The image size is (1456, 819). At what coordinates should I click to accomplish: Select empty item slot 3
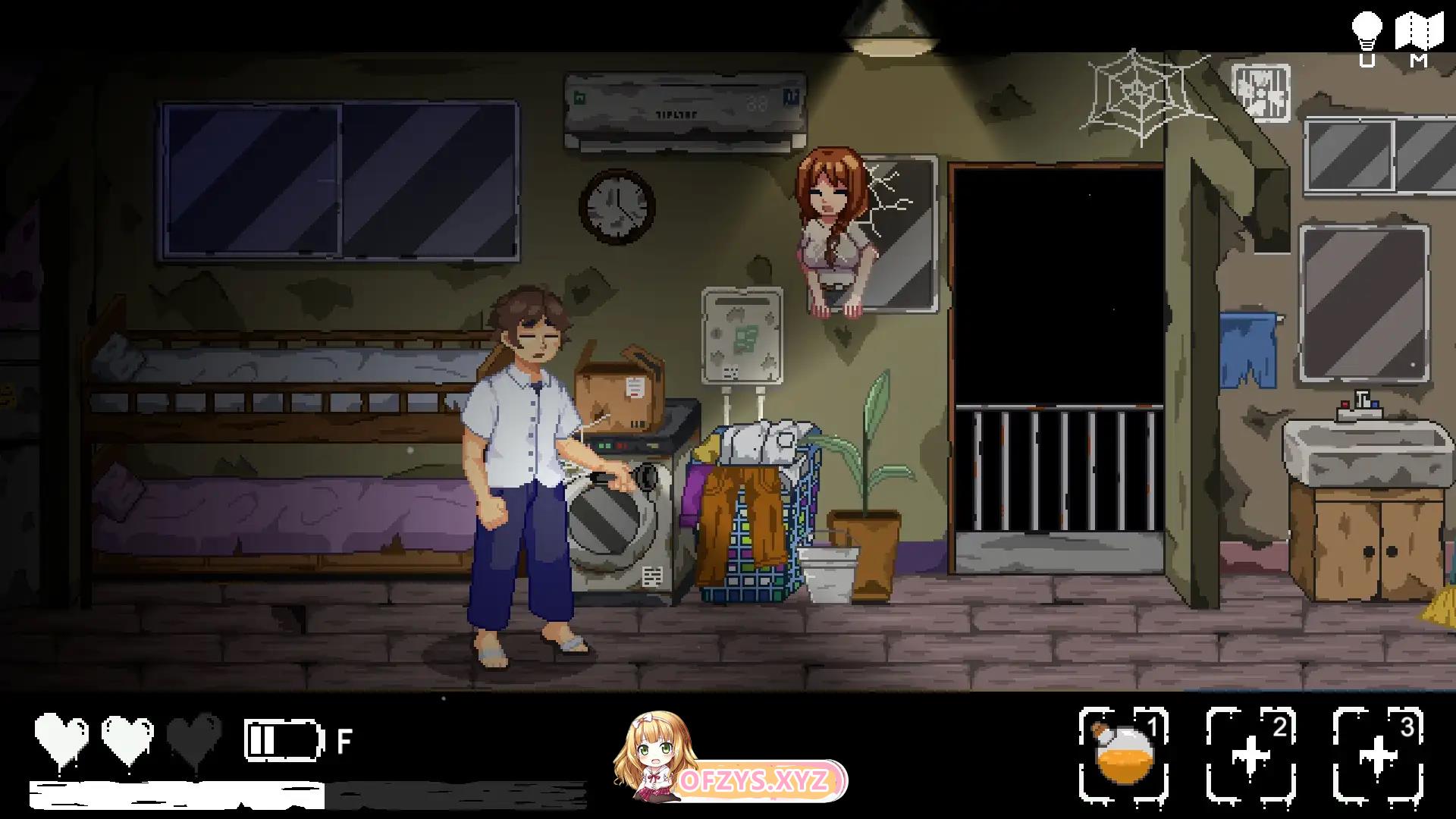point(1377,755)
